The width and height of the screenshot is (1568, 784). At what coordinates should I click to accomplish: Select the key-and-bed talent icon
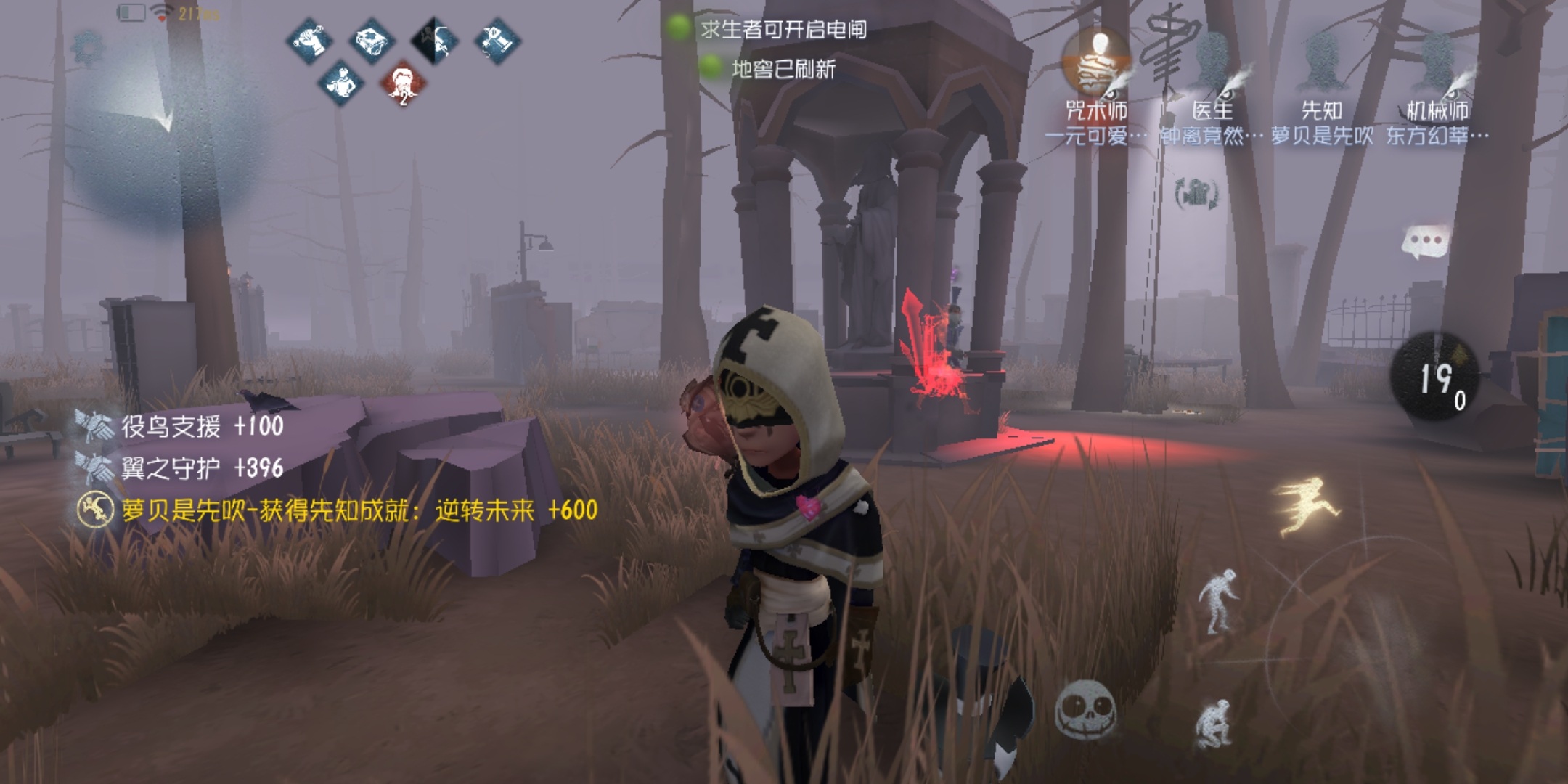(497, 40)
